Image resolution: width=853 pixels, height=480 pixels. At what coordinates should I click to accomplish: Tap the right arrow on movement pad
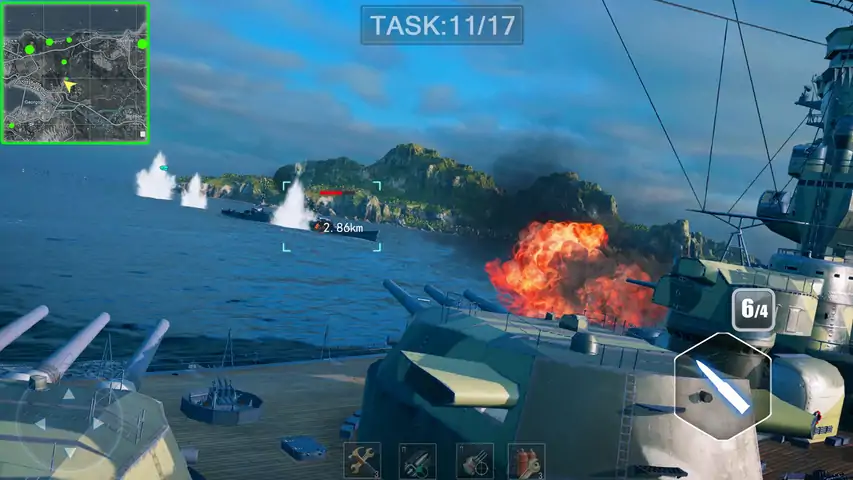98,424
